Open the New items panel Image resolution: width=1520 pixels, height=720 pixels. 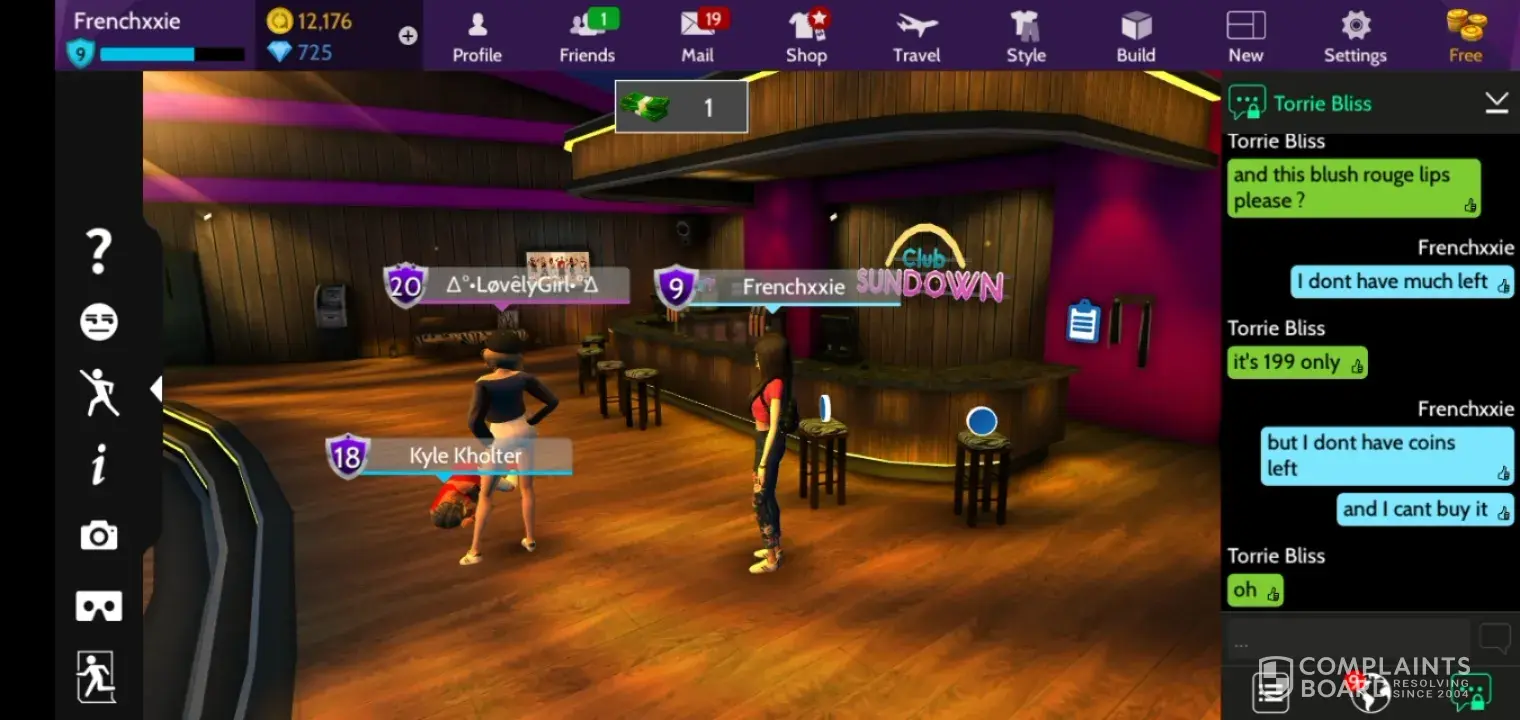coord(1245,36)
